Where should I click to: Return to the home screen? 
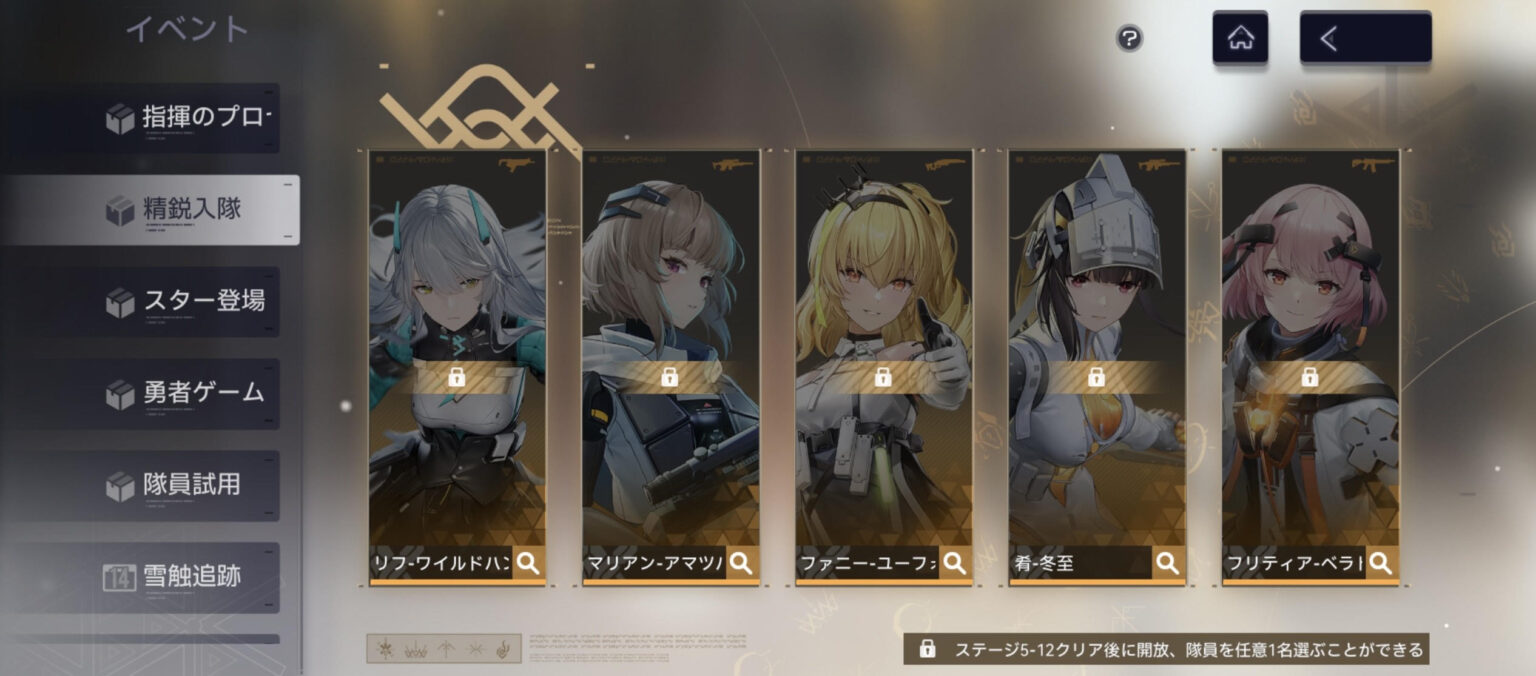1240,38
